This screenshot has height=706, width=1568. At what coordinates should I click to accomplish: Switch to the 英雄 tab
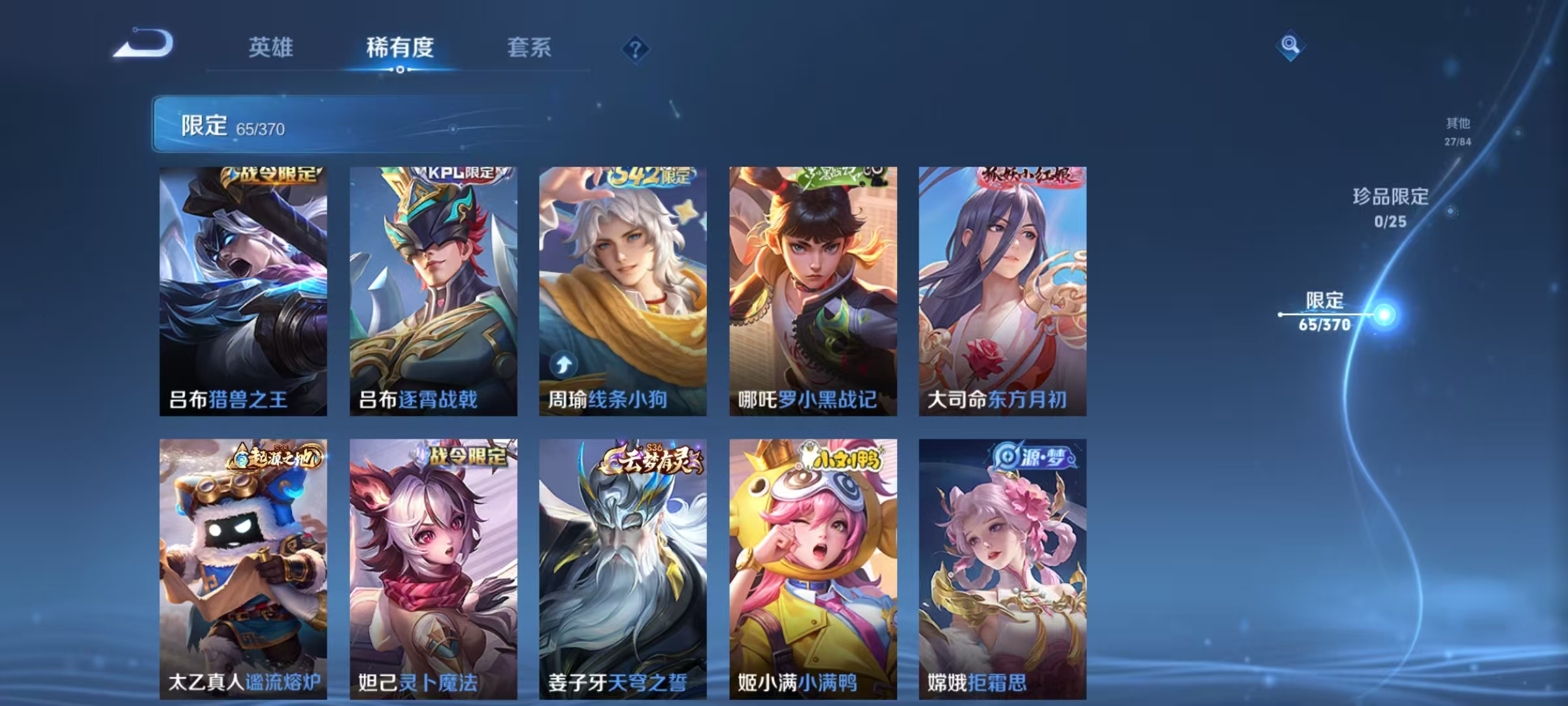(272, 46)
